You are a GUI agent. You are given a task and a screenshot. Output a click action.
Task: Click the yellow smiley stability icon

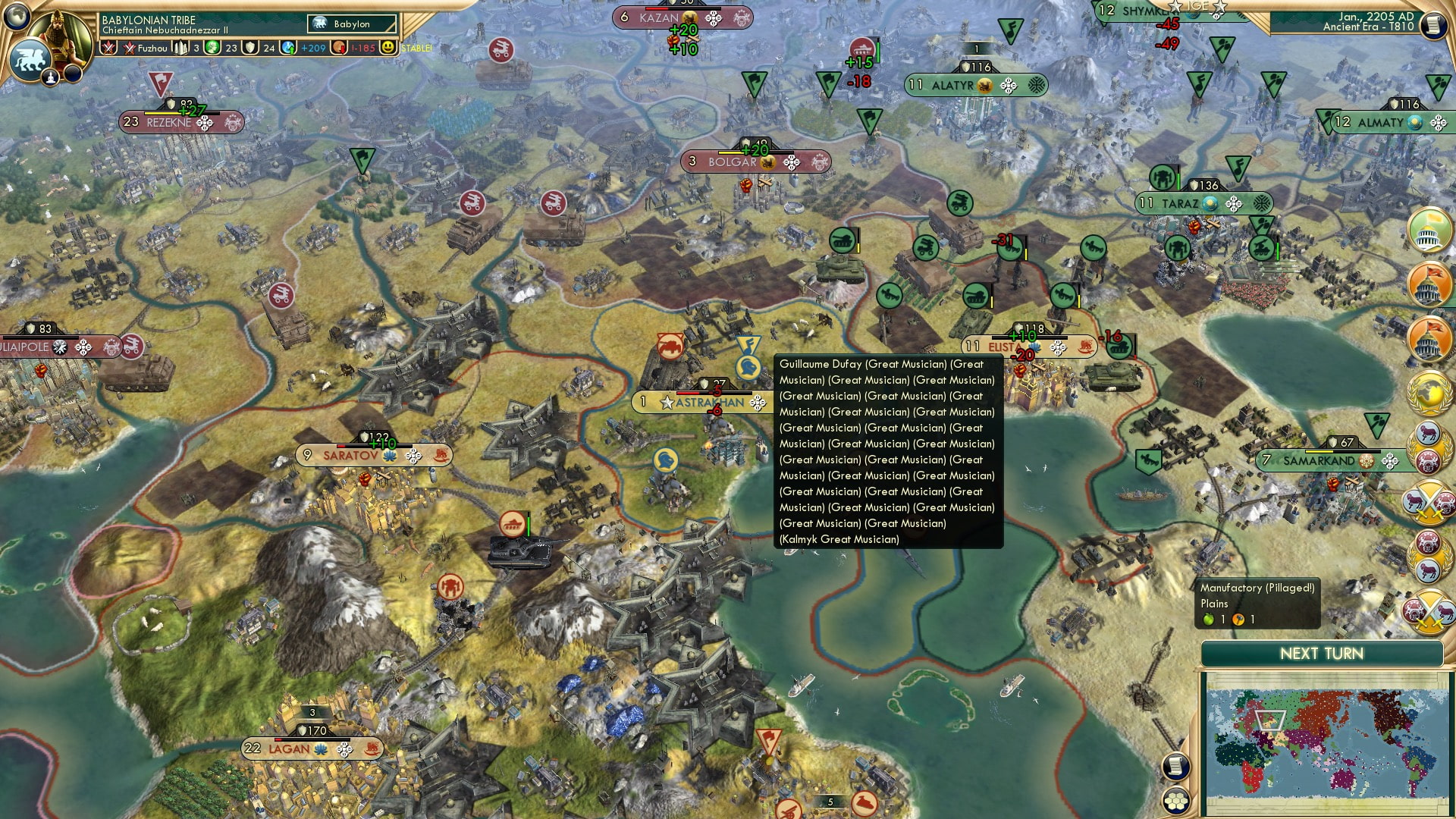[388, 47]
